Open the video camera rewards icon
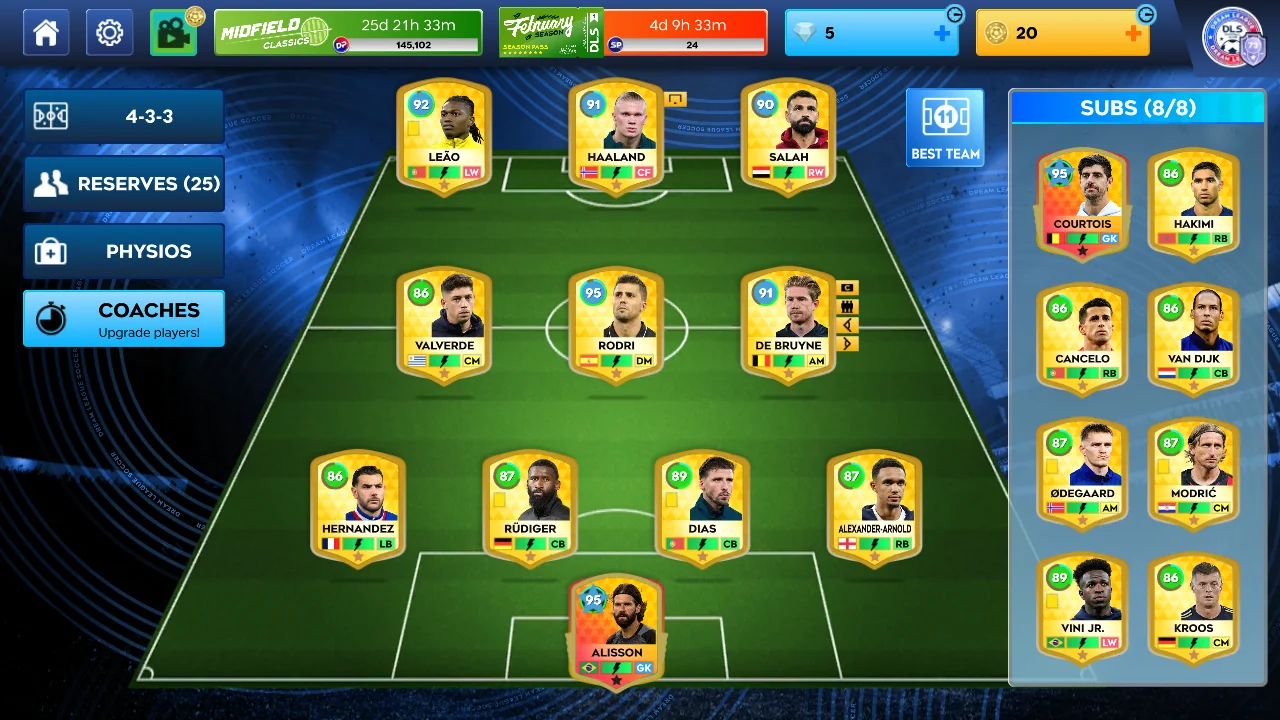Image resolution: width=1280 pixels, height=720 pixels. point(173,33)
